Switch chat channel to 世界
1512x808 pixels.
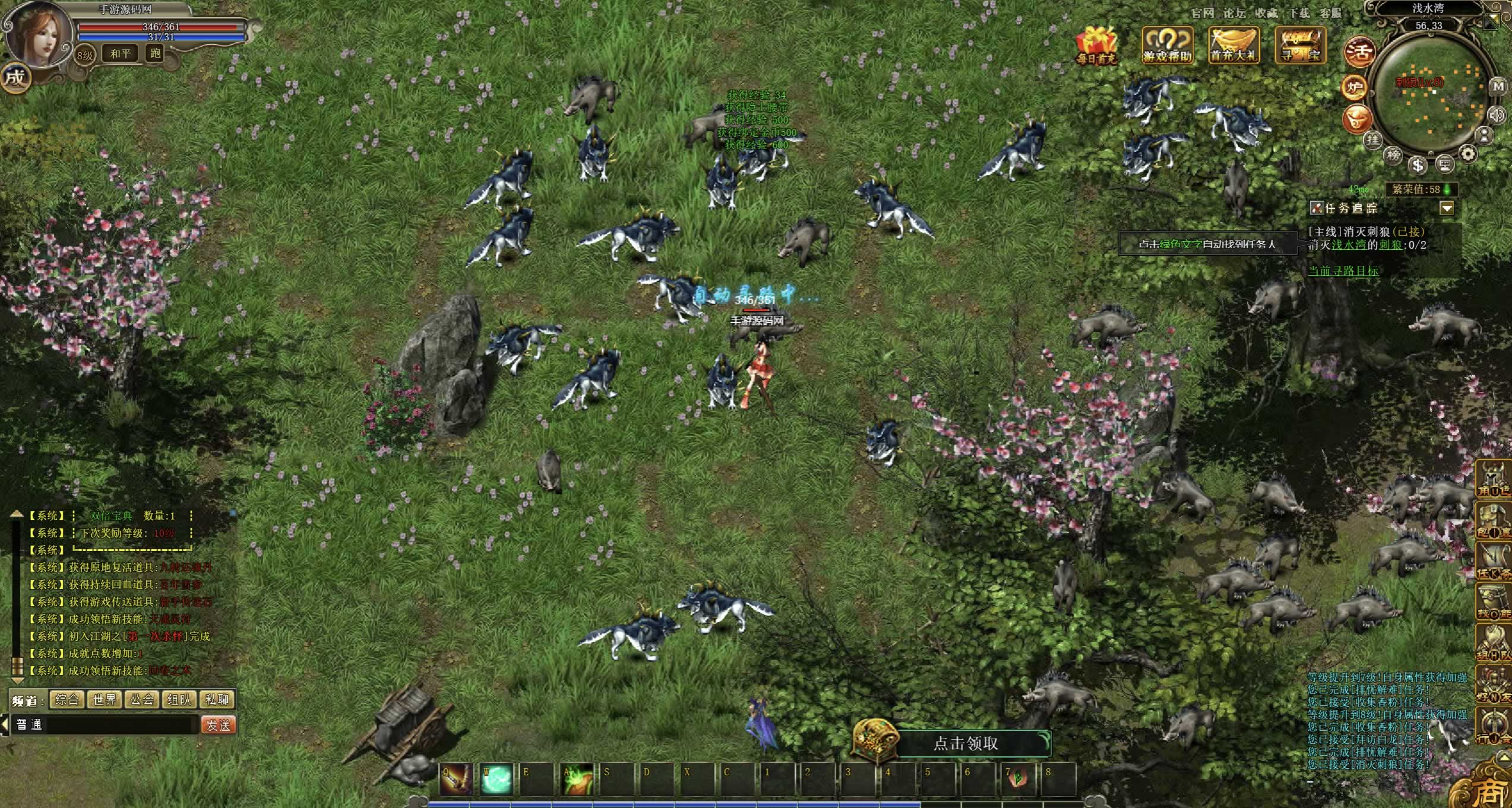click(105, 699)
